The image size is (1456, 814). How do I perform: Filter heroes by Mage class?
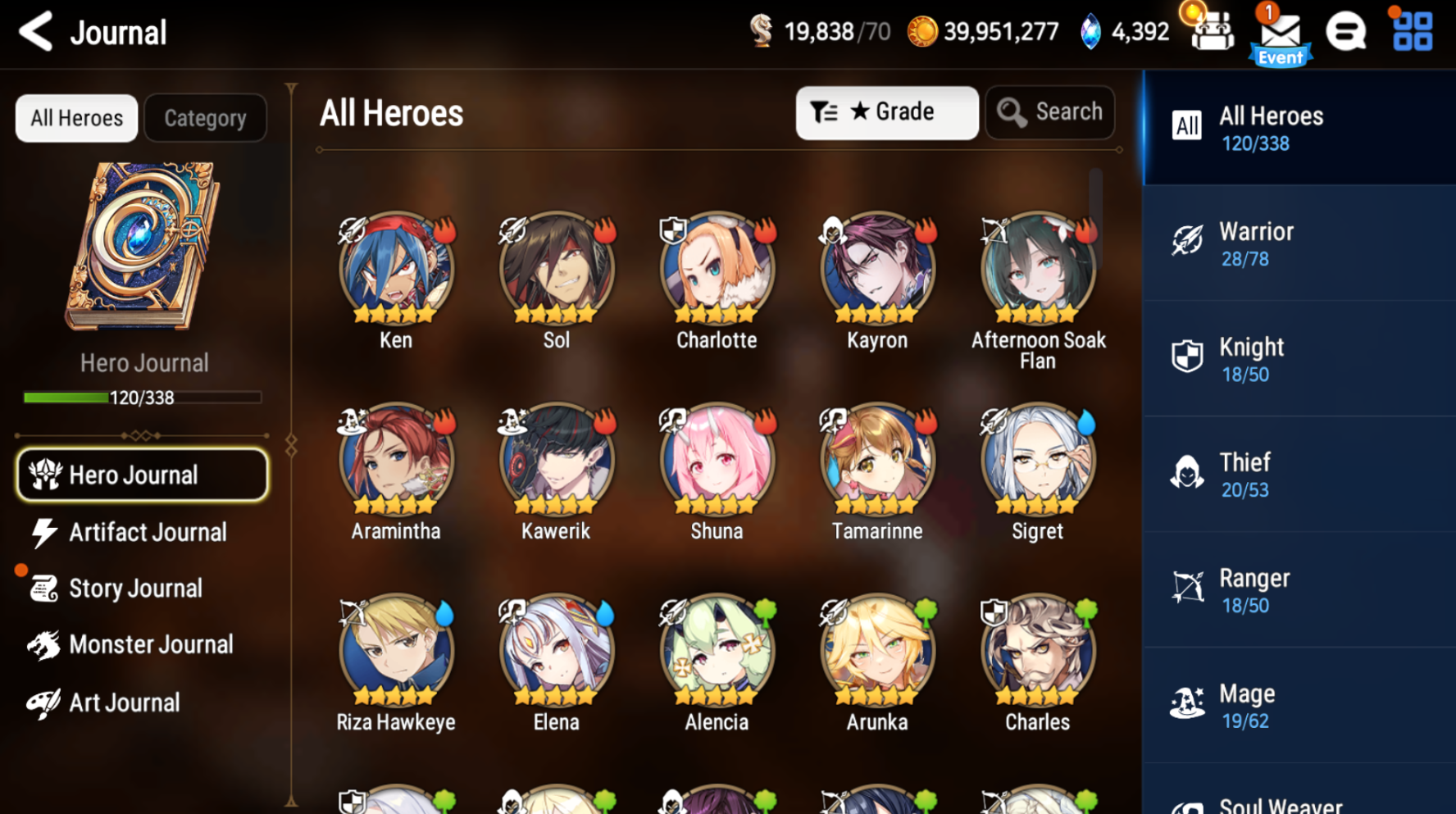(1299, 706)
